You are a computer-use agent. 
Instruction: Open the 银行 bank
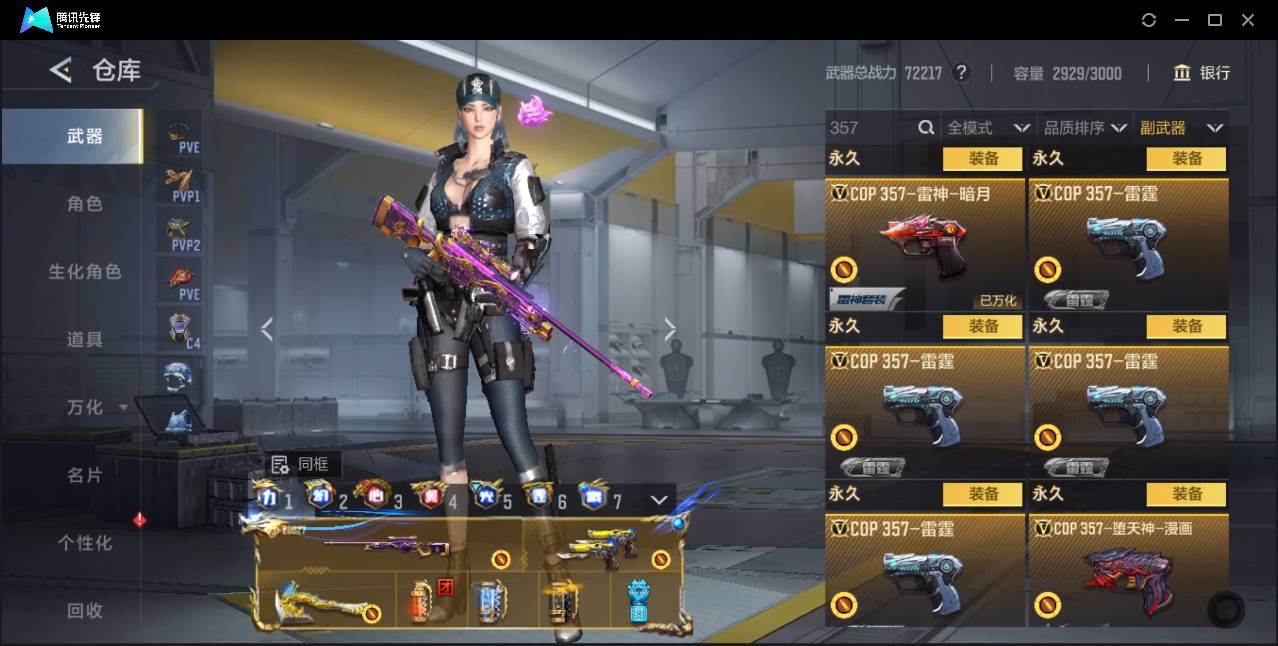[1202, 73]
